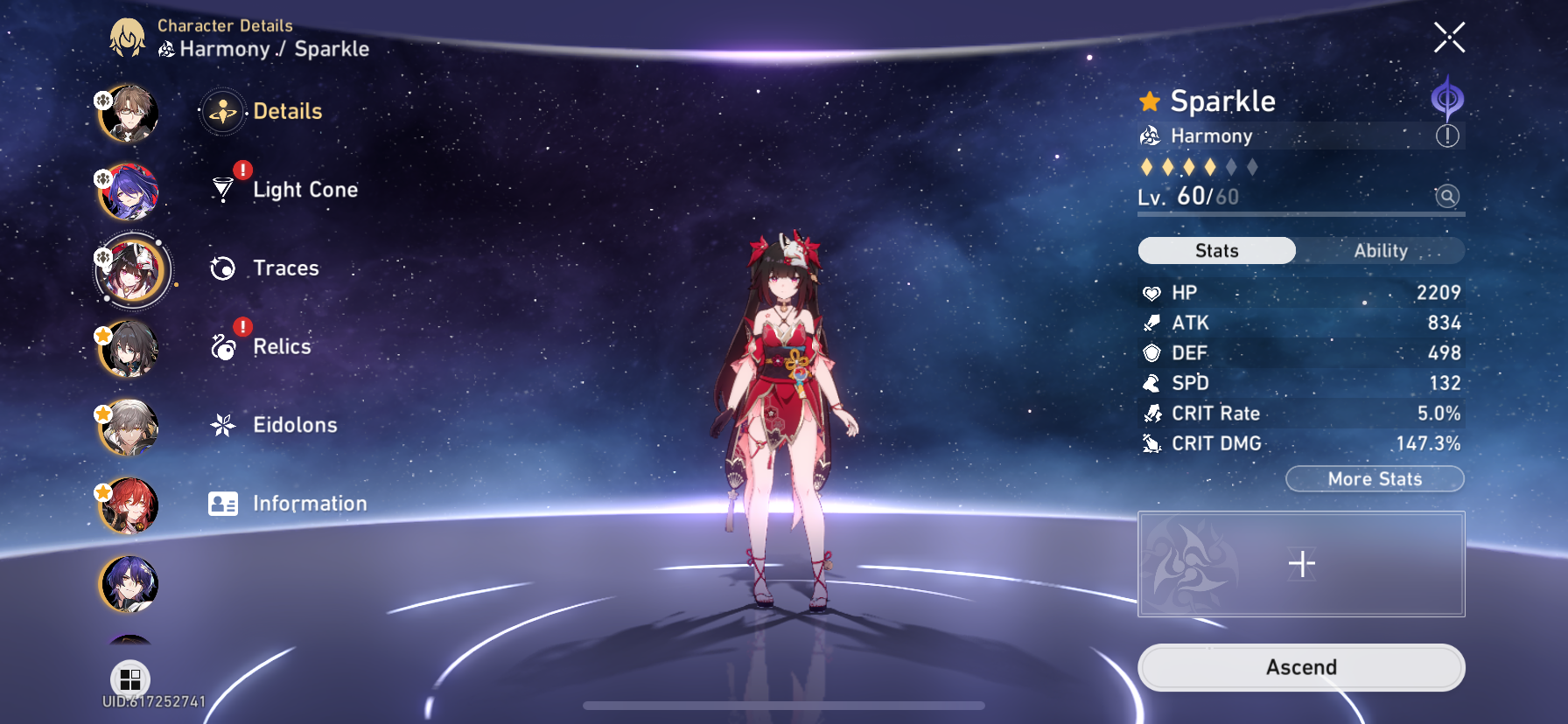
Task: Click the exclamation info icon under Sparkle's name
Action: coord(1448,136)
